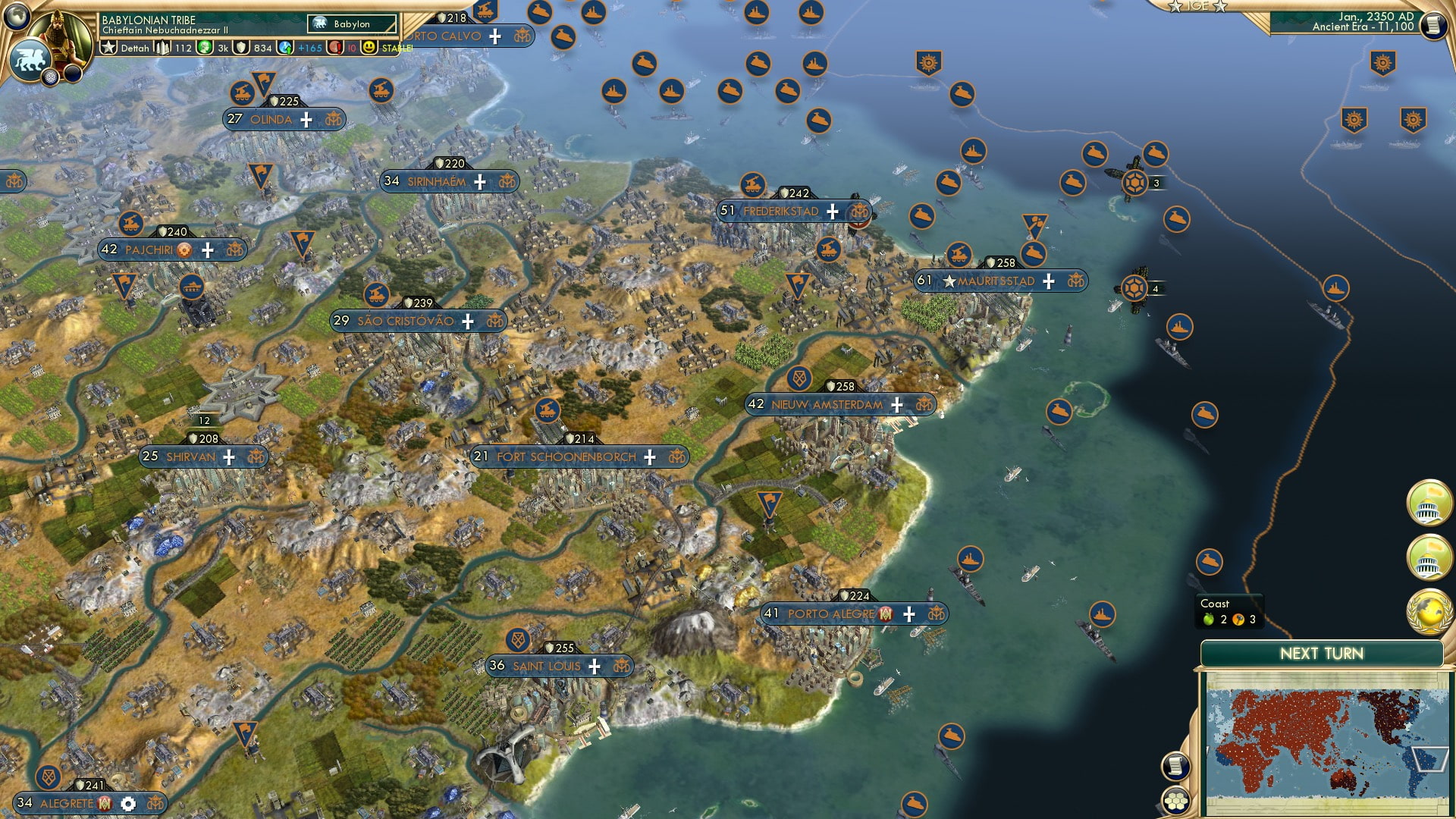This screenshot has width=1456, height=819.
Task: Open the São Cristóvão city banner
Action: pyautogui.click(x=405, y=322)
